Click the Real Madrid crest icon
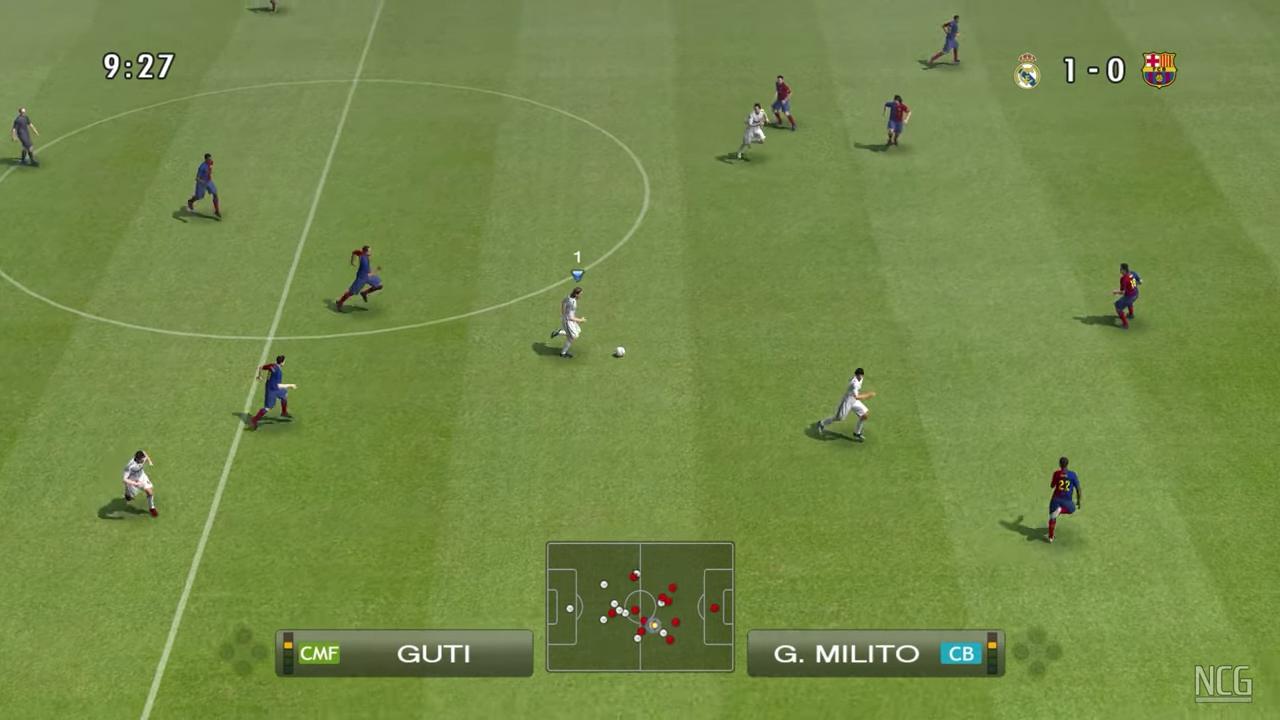Screen dimensions: 1280x720 [x=1027, y=71]
